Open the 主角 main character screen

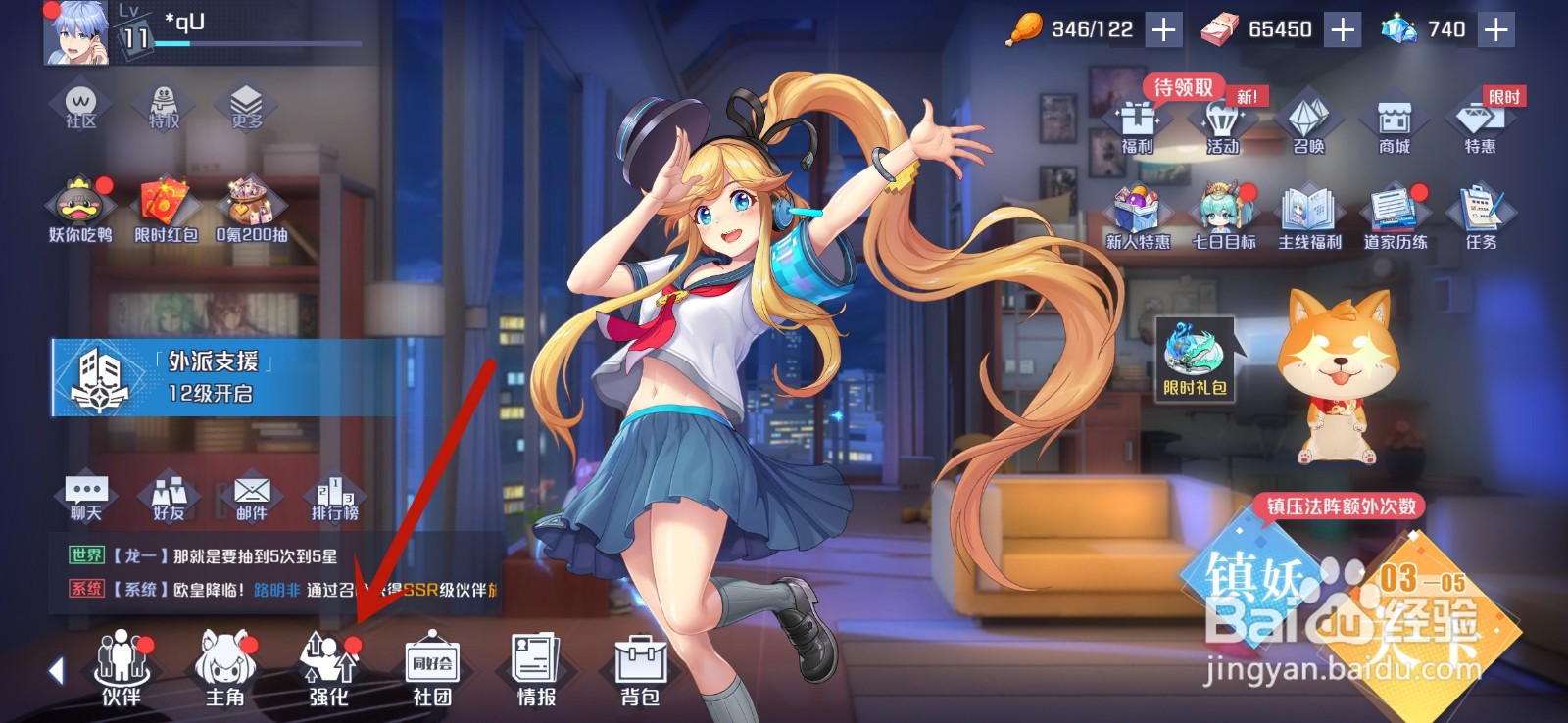pos(223,672)
